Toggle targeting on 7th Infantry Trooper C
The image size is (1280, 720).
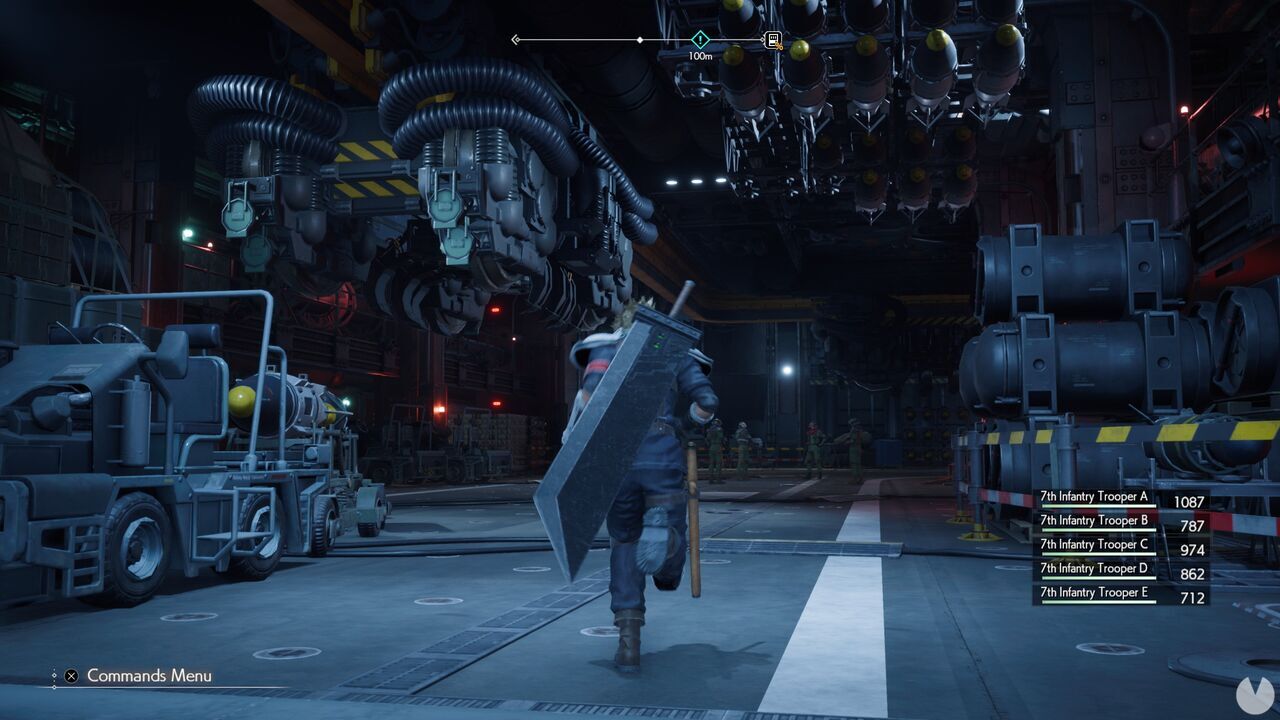[x=1094, y=544]
